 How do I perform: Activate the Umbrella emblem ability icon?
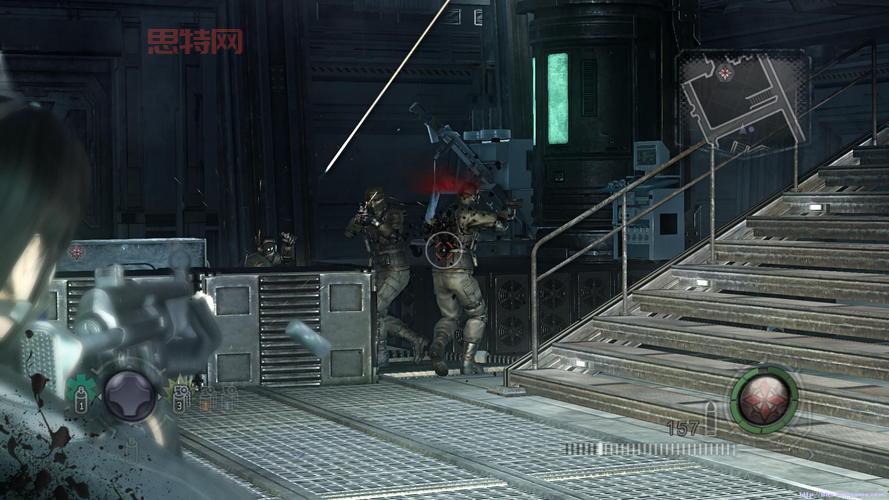point(765,396)
